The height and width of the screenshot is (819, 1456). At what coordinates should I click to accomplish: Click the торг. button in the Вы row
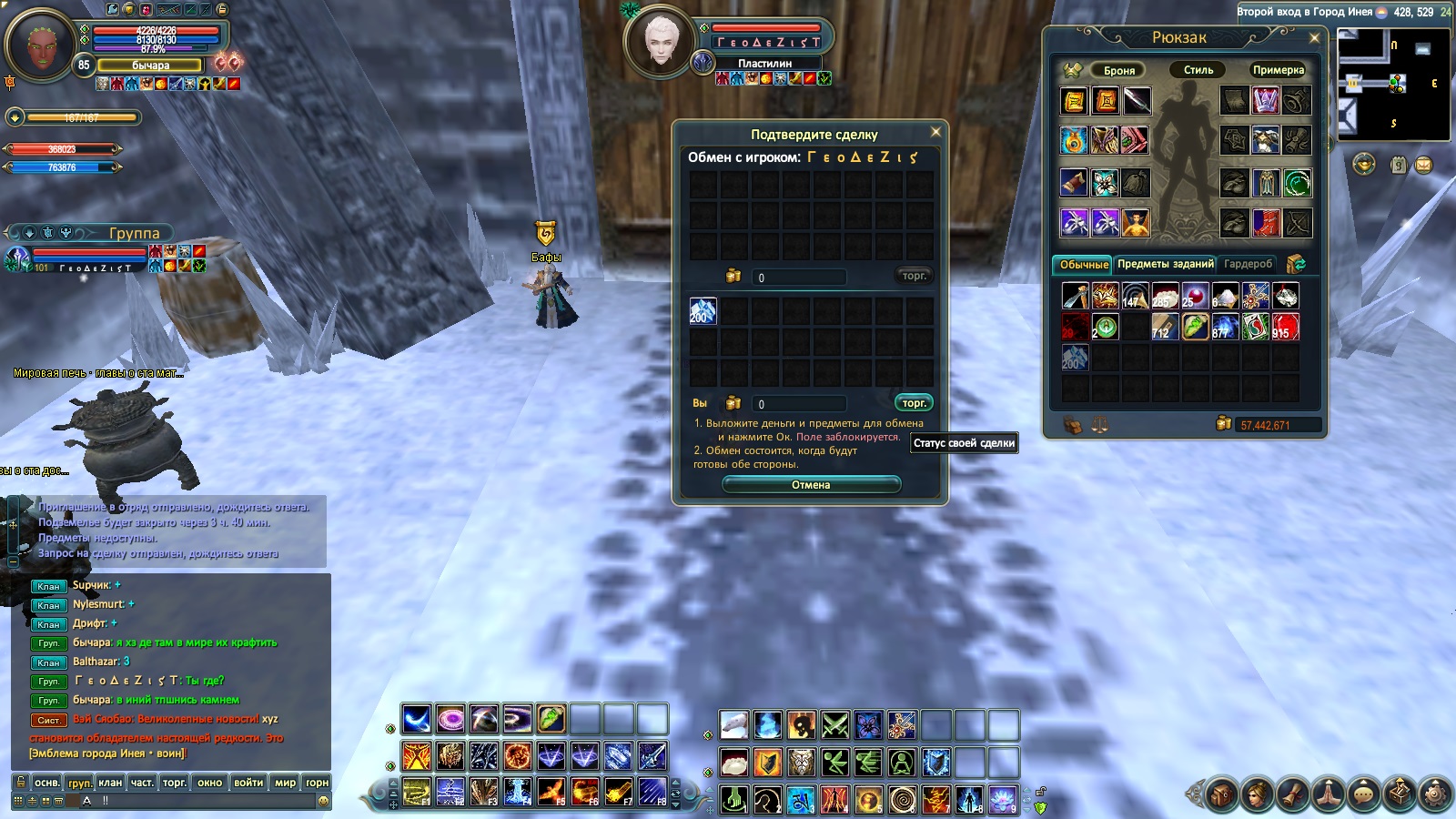(x=914, y=403)
